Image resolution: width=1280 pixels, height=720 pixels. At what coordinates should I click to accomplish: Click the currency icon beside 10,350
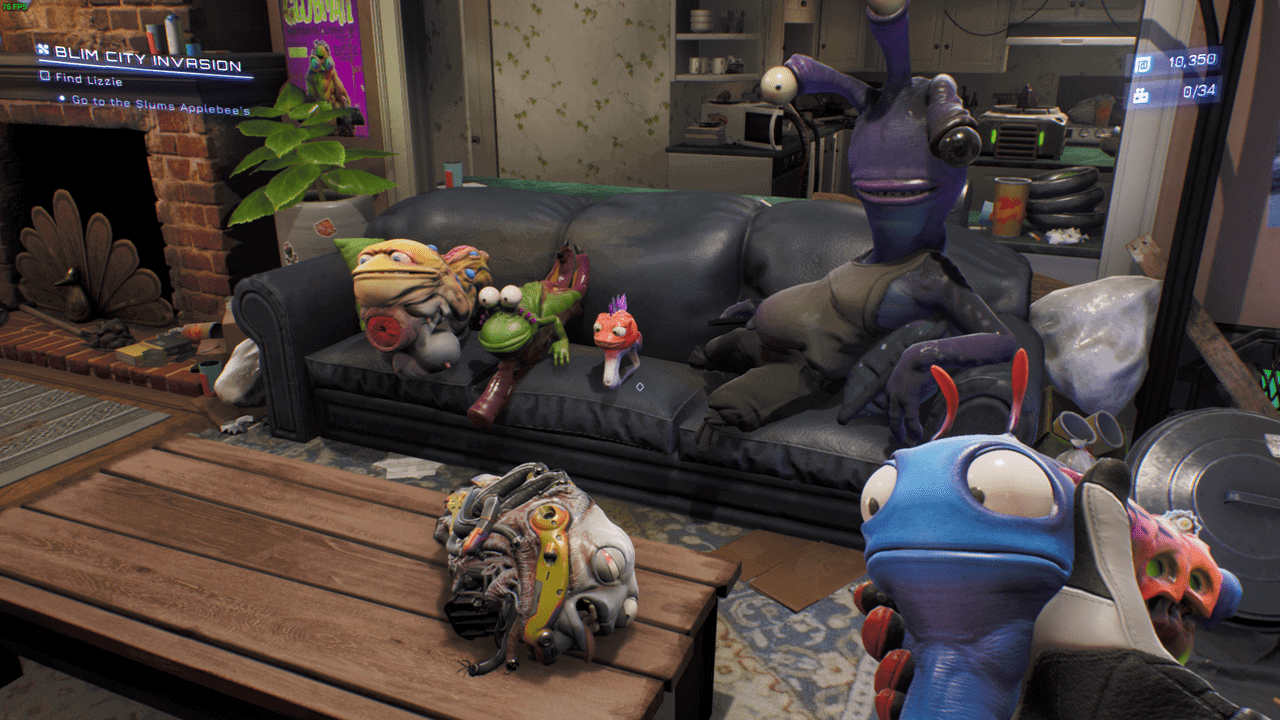tap(1143, 63)
